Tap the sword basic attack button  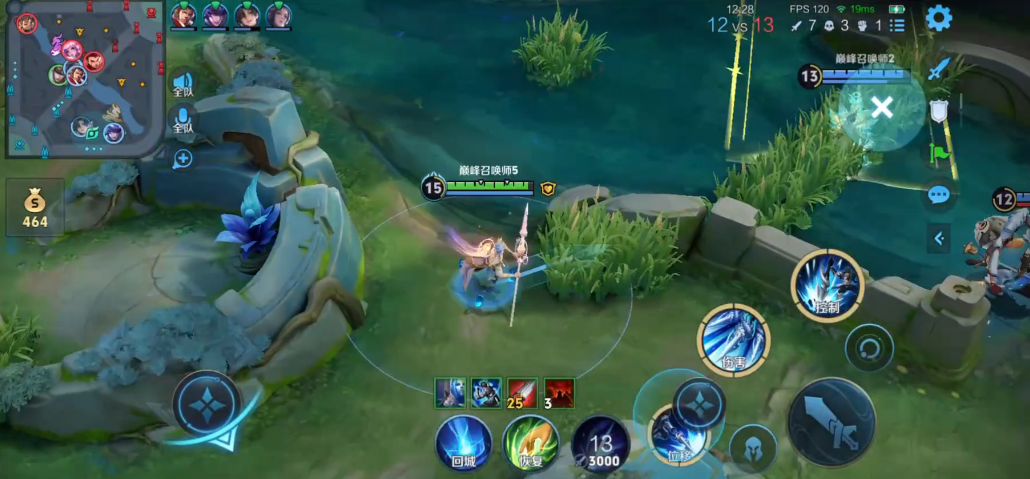(831, 421)
